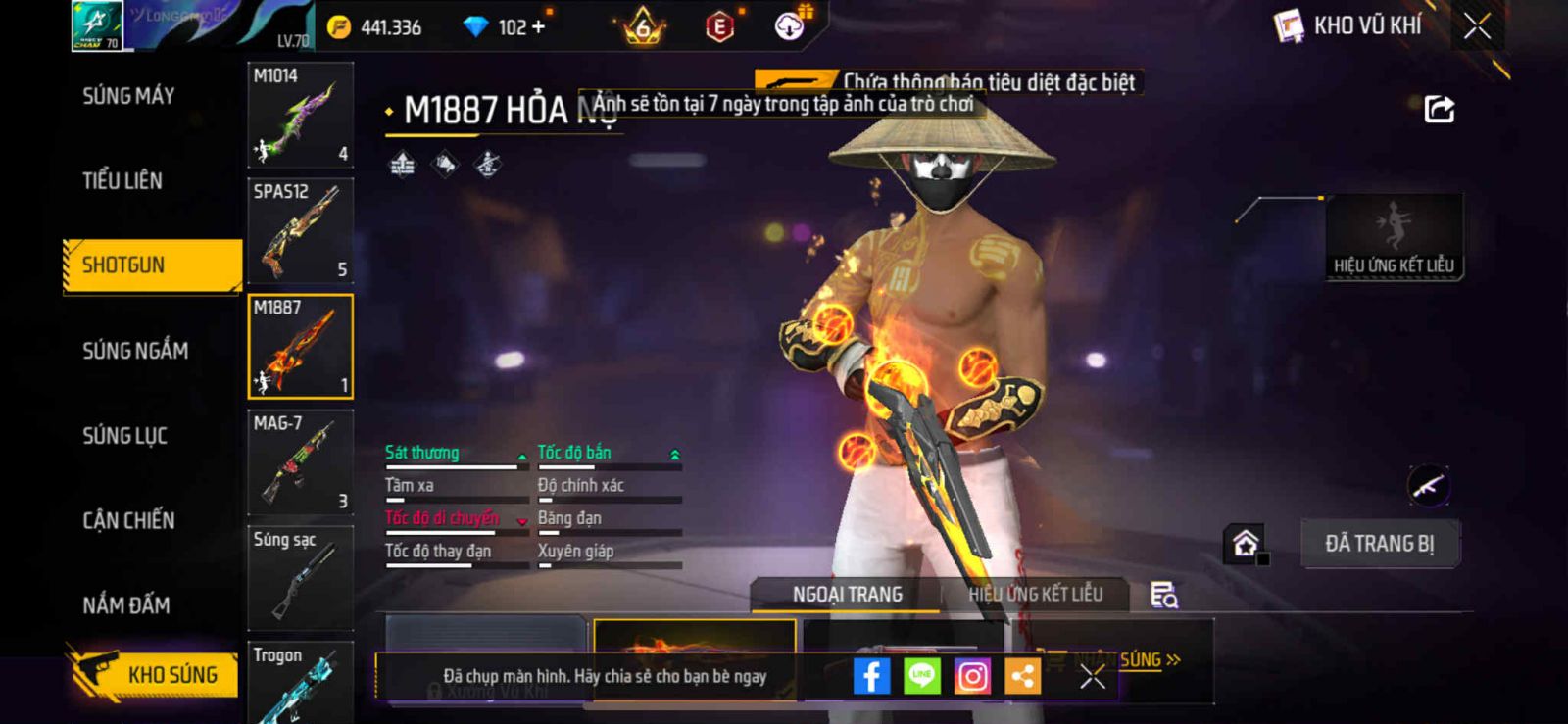
Task: Open the HIỆU ỨNG KẾT LIỄU preview box
Action: (1394, 237)
